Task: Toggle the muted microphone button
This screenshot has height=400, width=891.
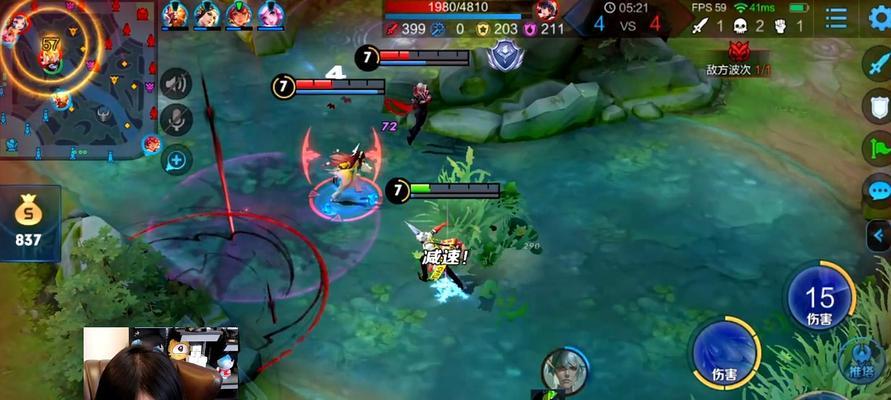Action: click(176, 120)
